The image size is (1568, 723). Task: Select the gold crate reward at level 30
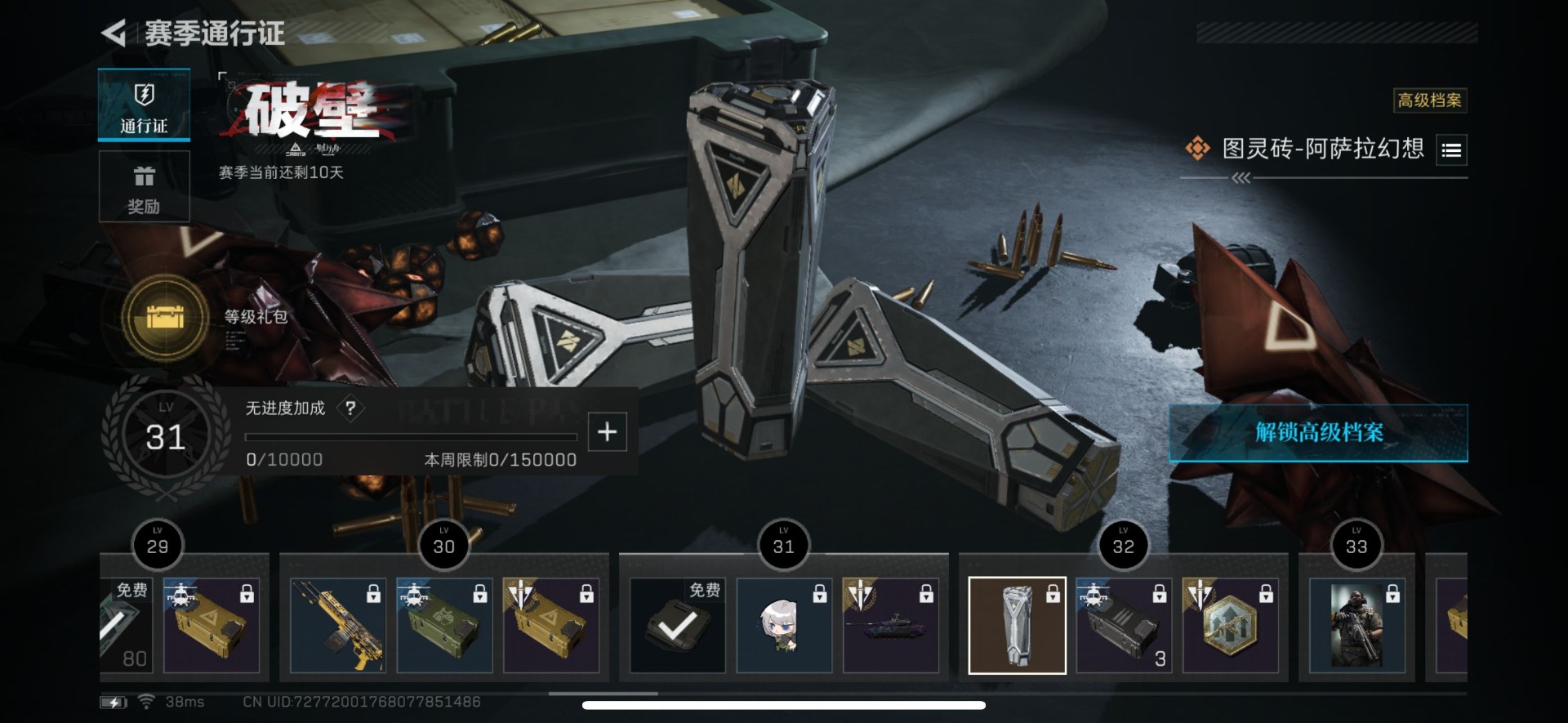[x=550, y=625]
